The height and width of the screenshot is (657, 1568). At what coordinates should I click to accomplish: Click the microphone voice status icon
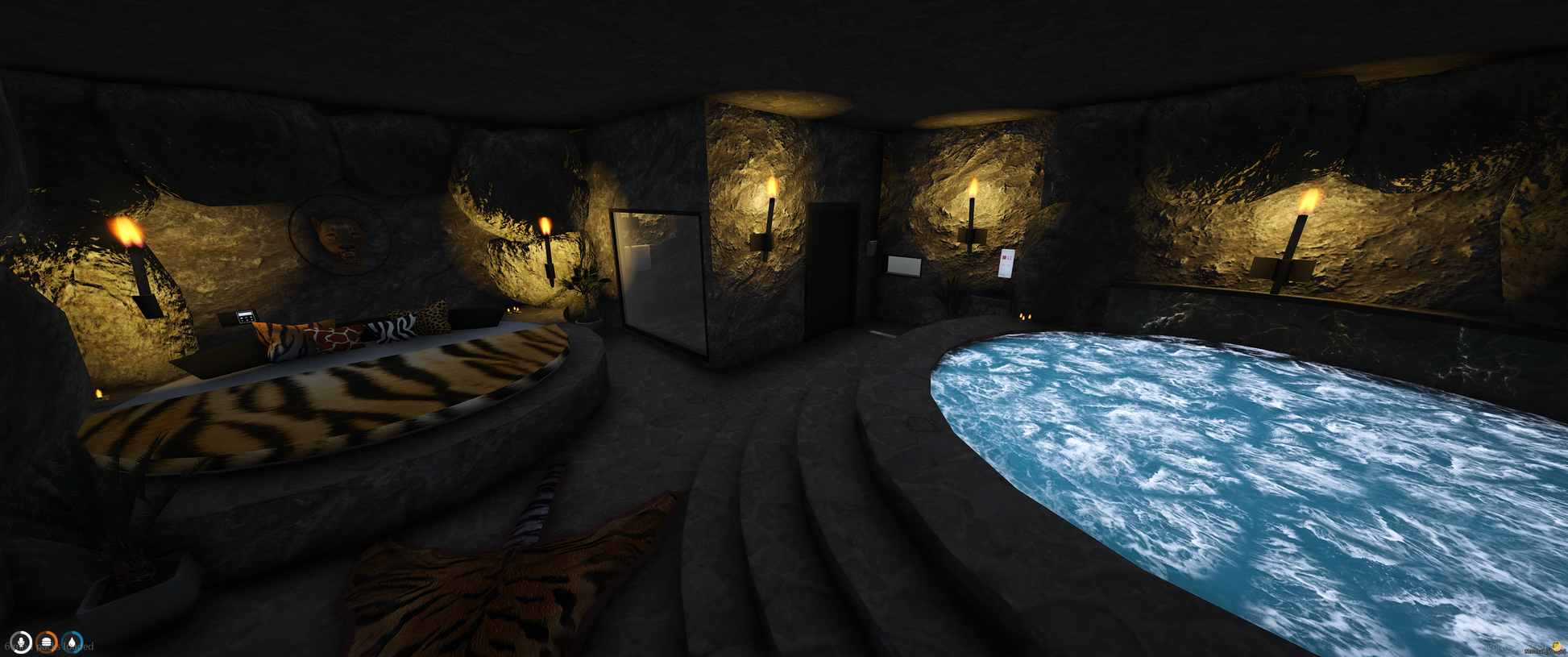[21, 642]
